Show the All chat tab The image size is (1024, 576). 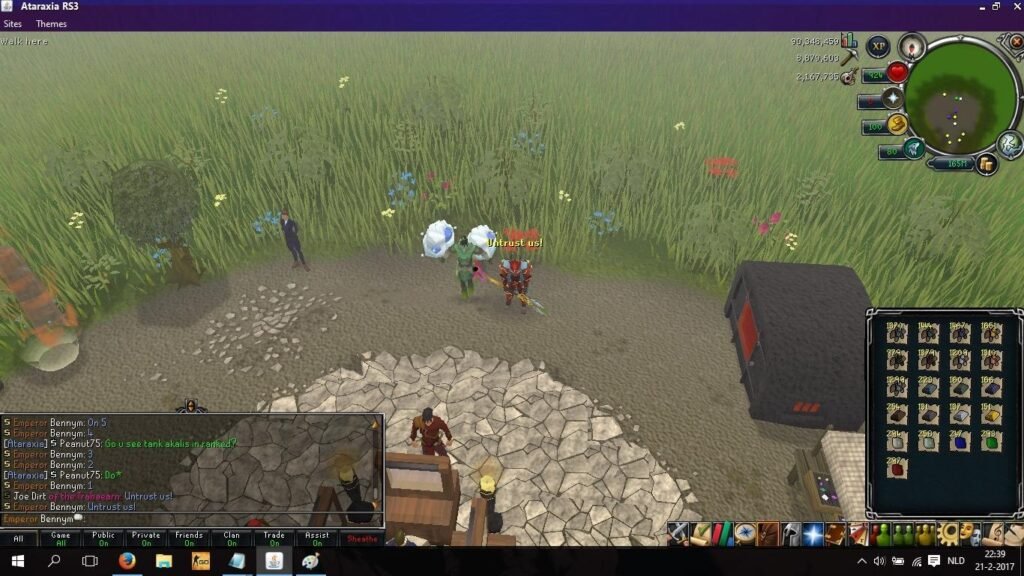pyautogui.click(x=17, y=539)
